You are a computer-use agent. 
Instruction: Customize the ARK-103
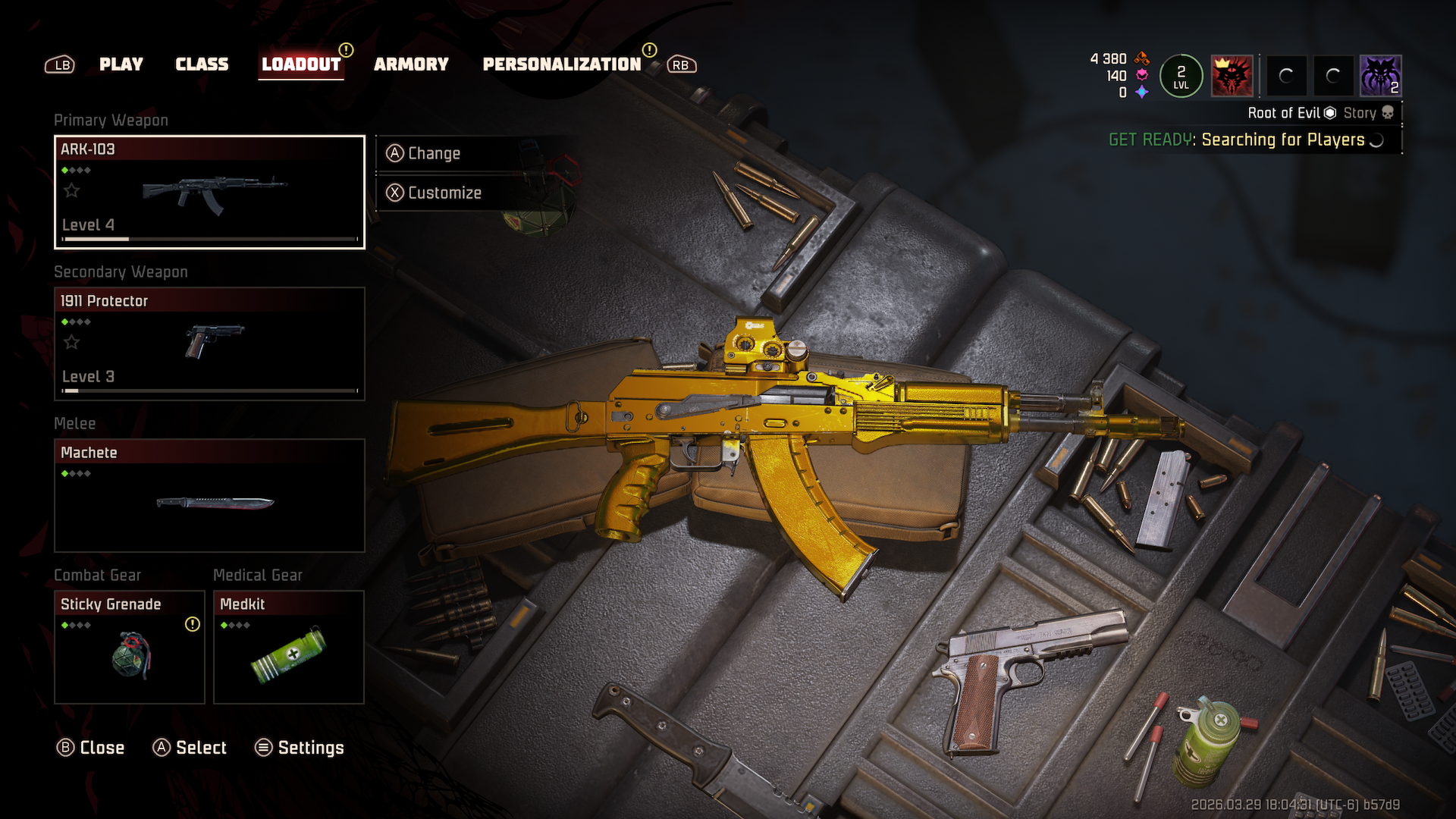(444, 193)
